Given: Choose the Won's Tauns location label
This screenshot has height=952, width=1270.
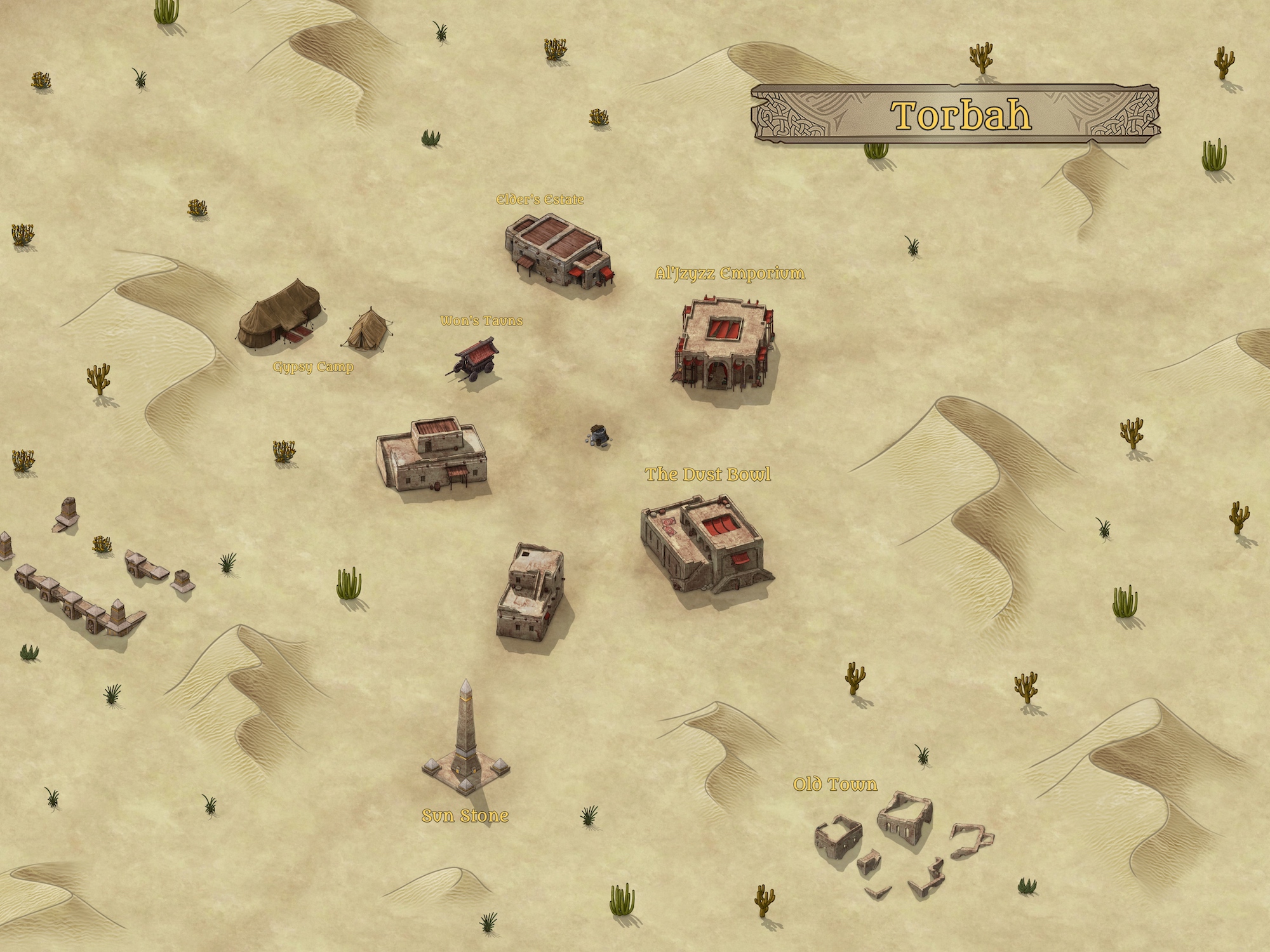Looking at the screenshot, I should click(x=481, y=321).
